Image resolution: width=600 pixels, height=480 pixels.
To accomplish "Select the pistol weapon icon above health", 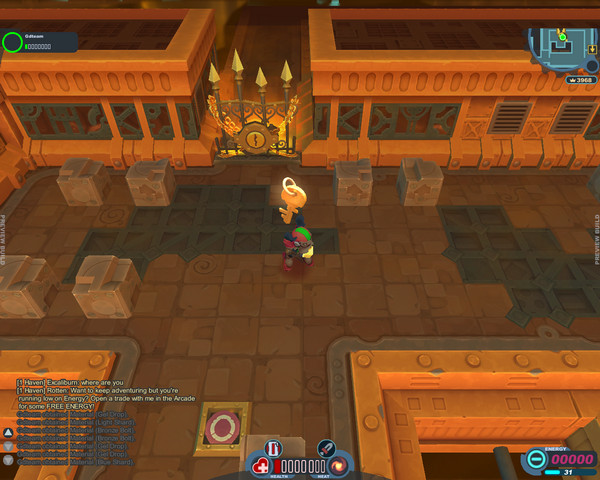I will pos(274,448).
